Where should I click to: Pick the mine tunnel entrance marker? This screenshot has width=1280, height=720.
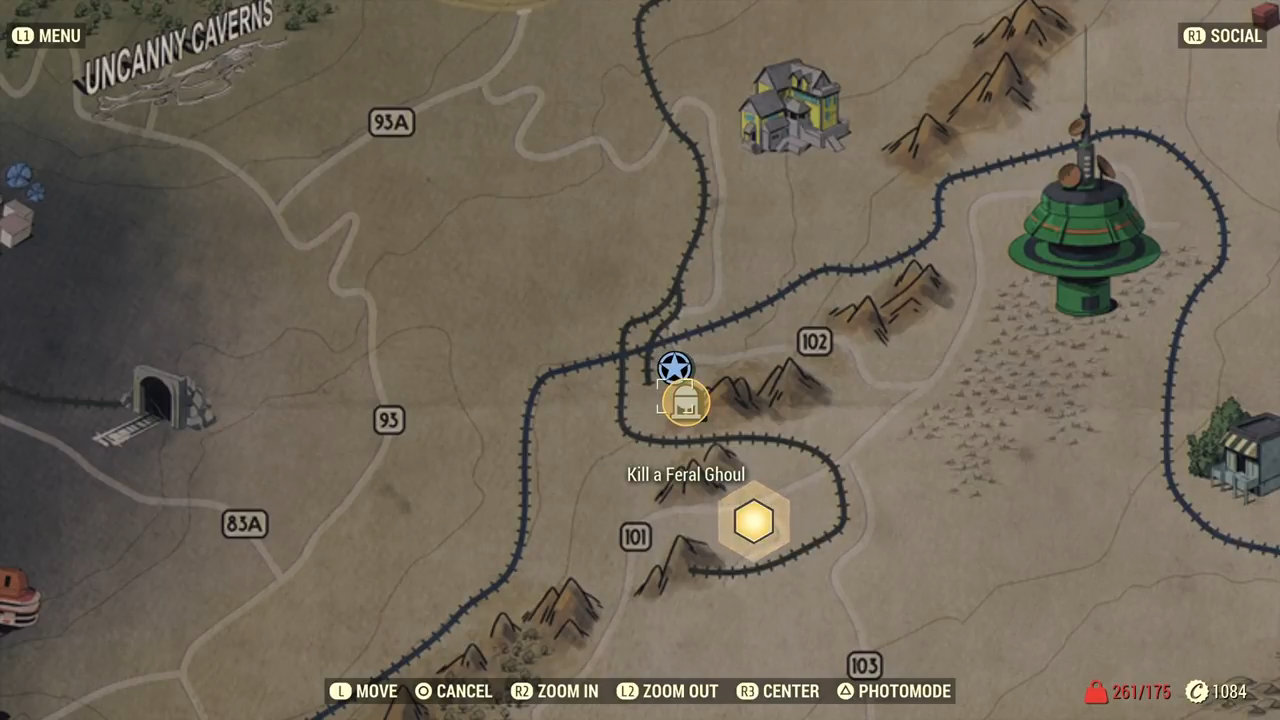160,402
